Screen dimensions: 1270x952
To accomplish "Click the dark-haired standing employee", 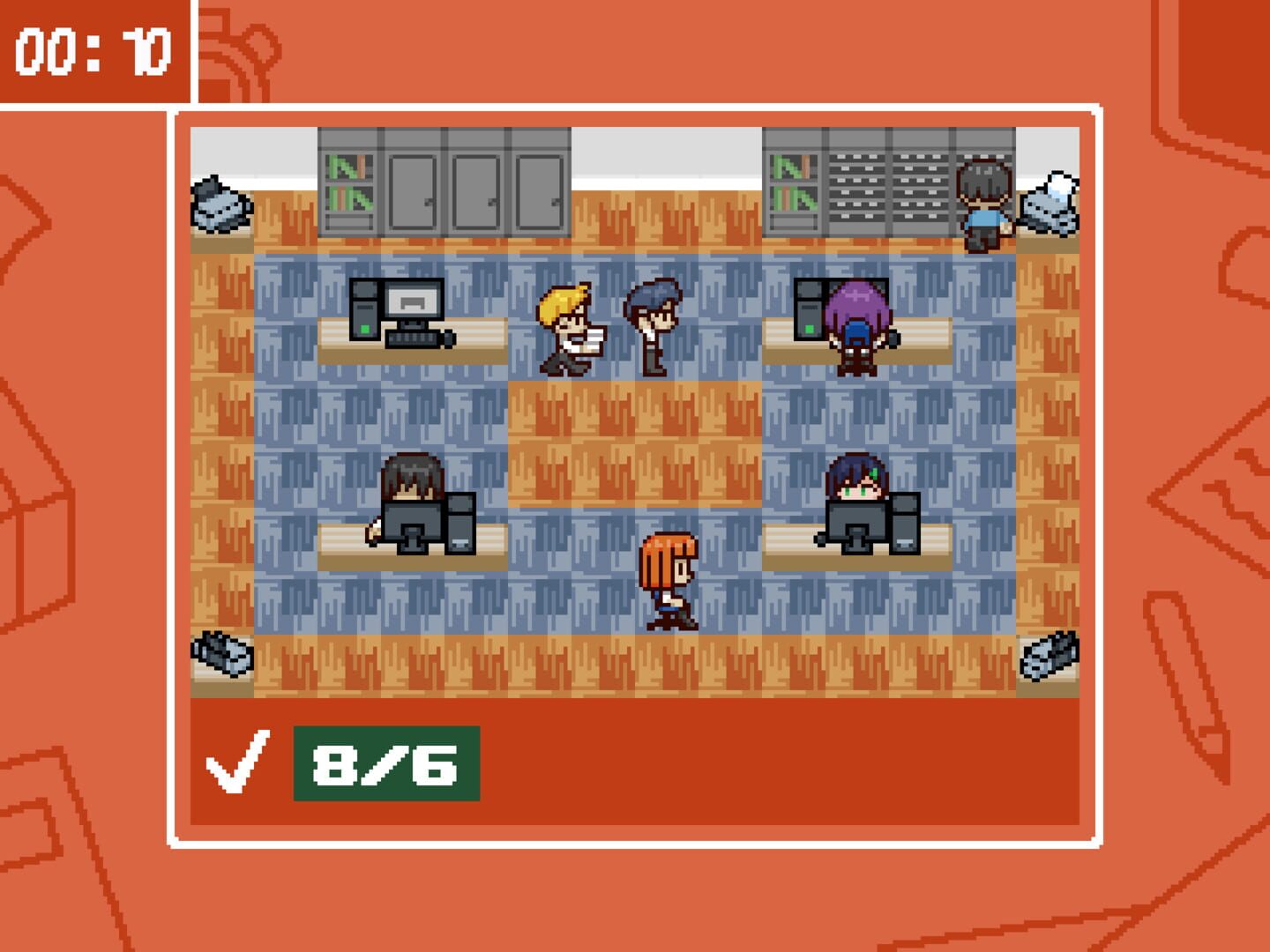I will pos(654,319).
